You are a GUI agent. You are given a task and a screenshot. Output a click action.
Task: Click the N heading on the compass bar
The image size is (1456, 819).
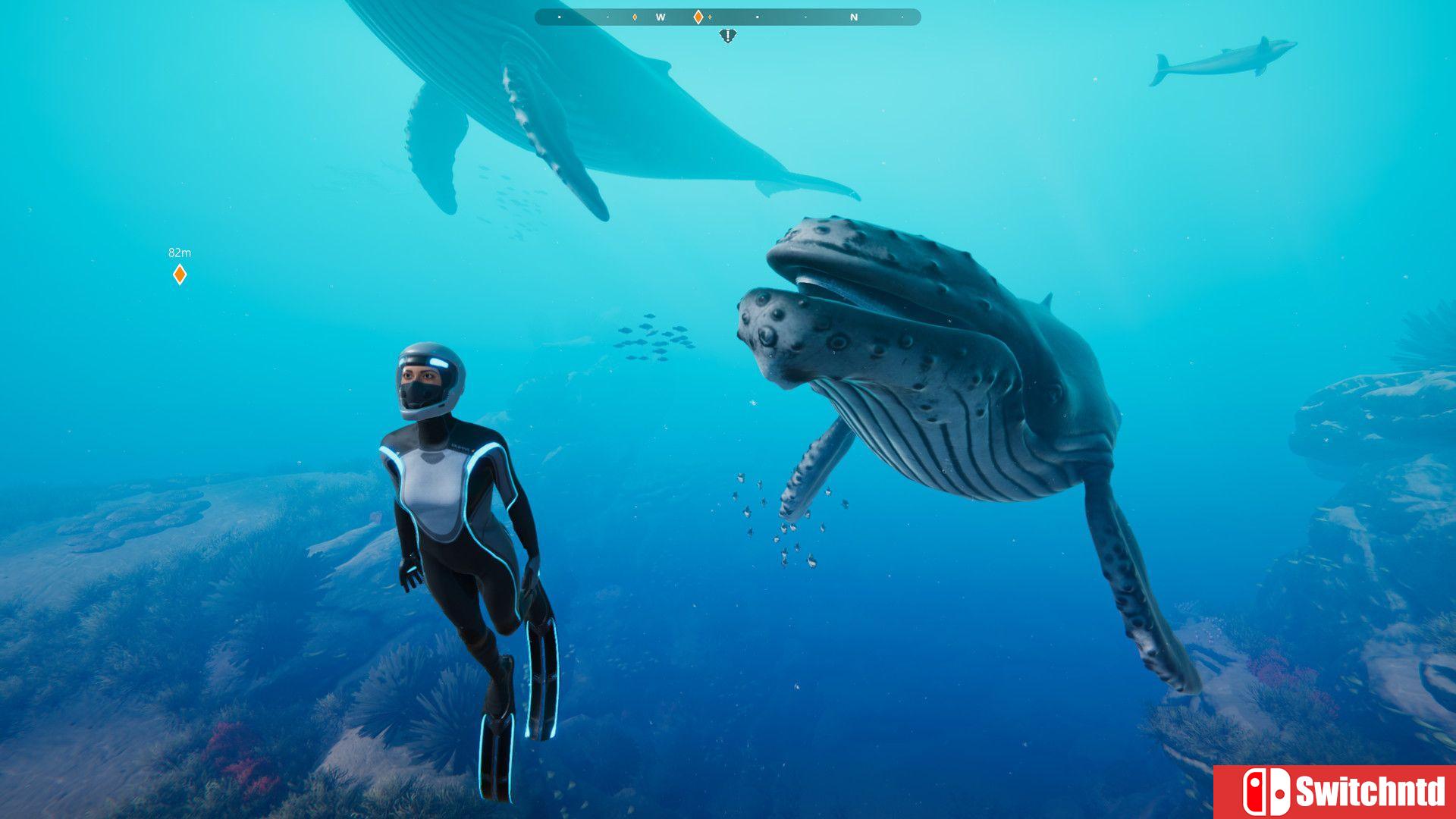854,17
